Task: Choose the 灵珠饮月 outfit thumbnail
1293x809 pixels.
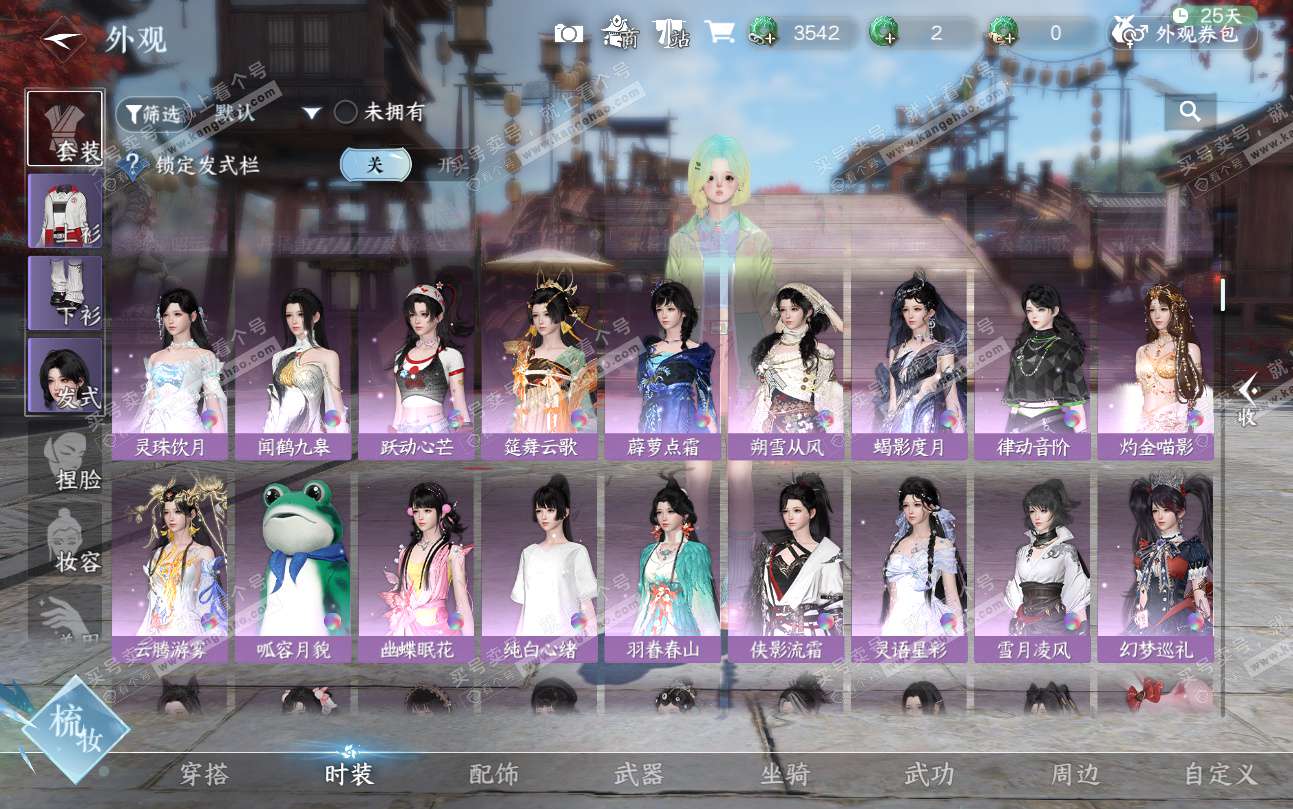Action: point(169,370)
